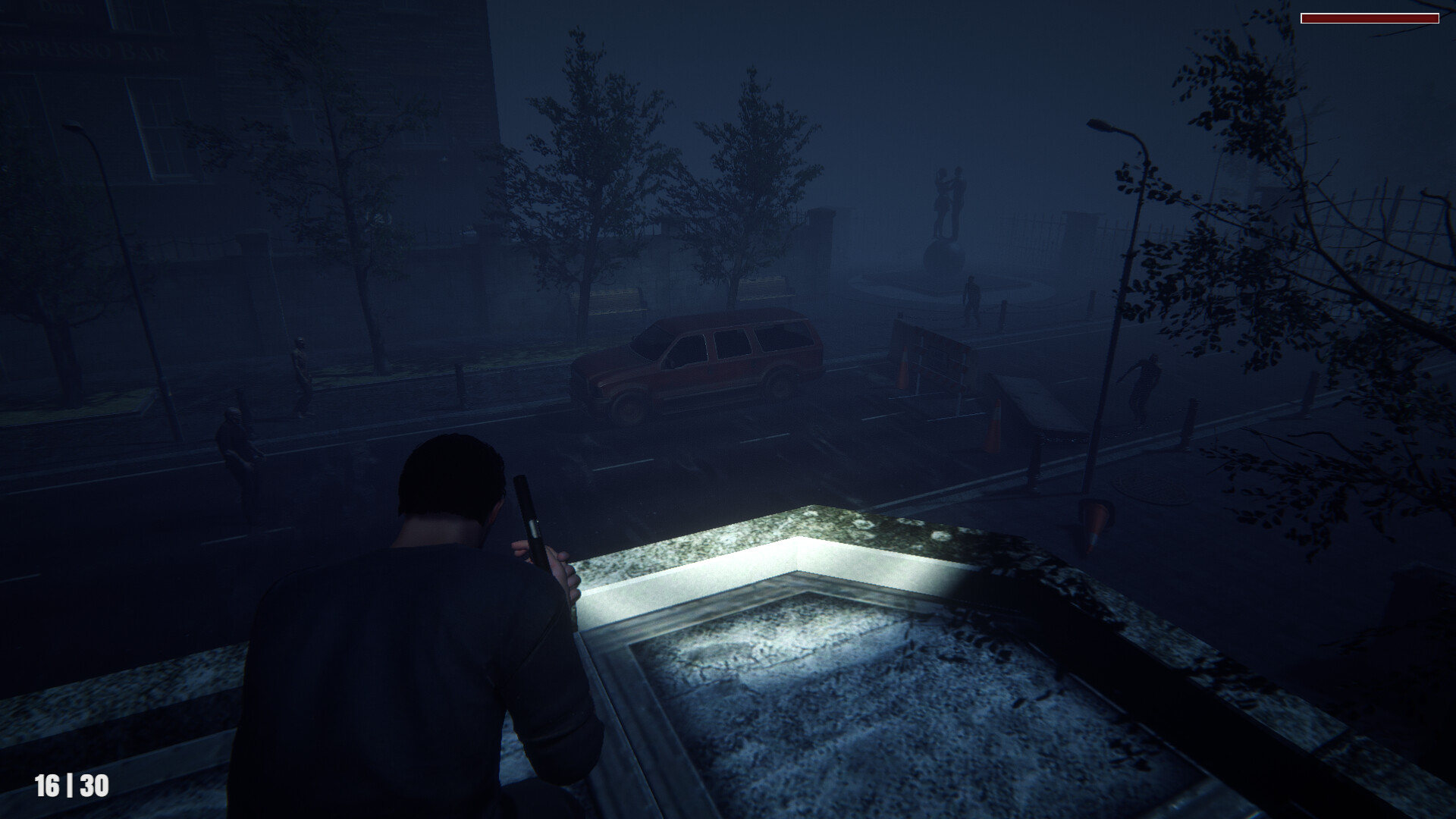Click the pistol held by the character

tap(531, 523)
